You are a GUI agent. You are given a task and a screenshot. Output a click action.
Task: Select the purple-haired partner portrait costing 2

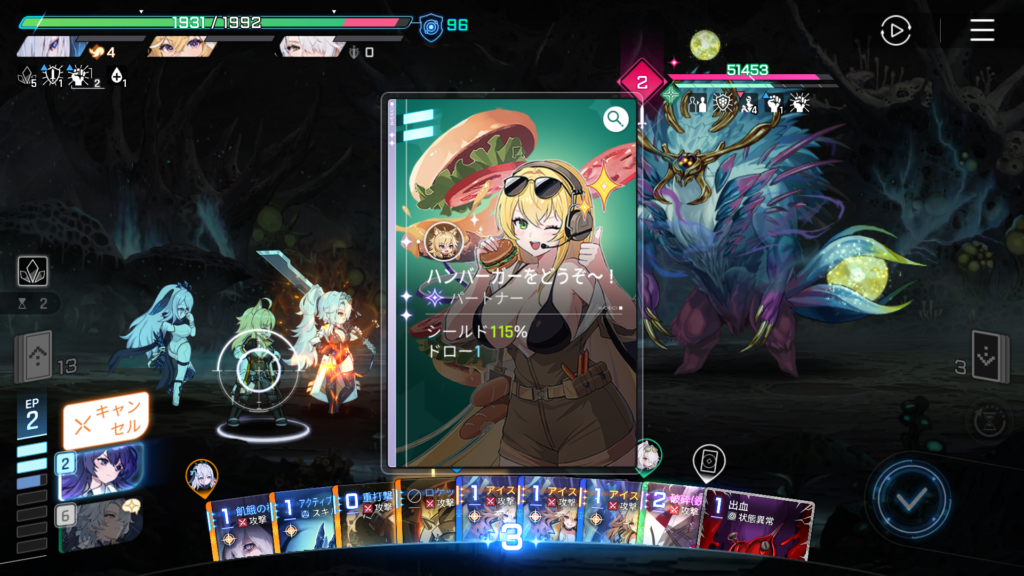point(100,472)
